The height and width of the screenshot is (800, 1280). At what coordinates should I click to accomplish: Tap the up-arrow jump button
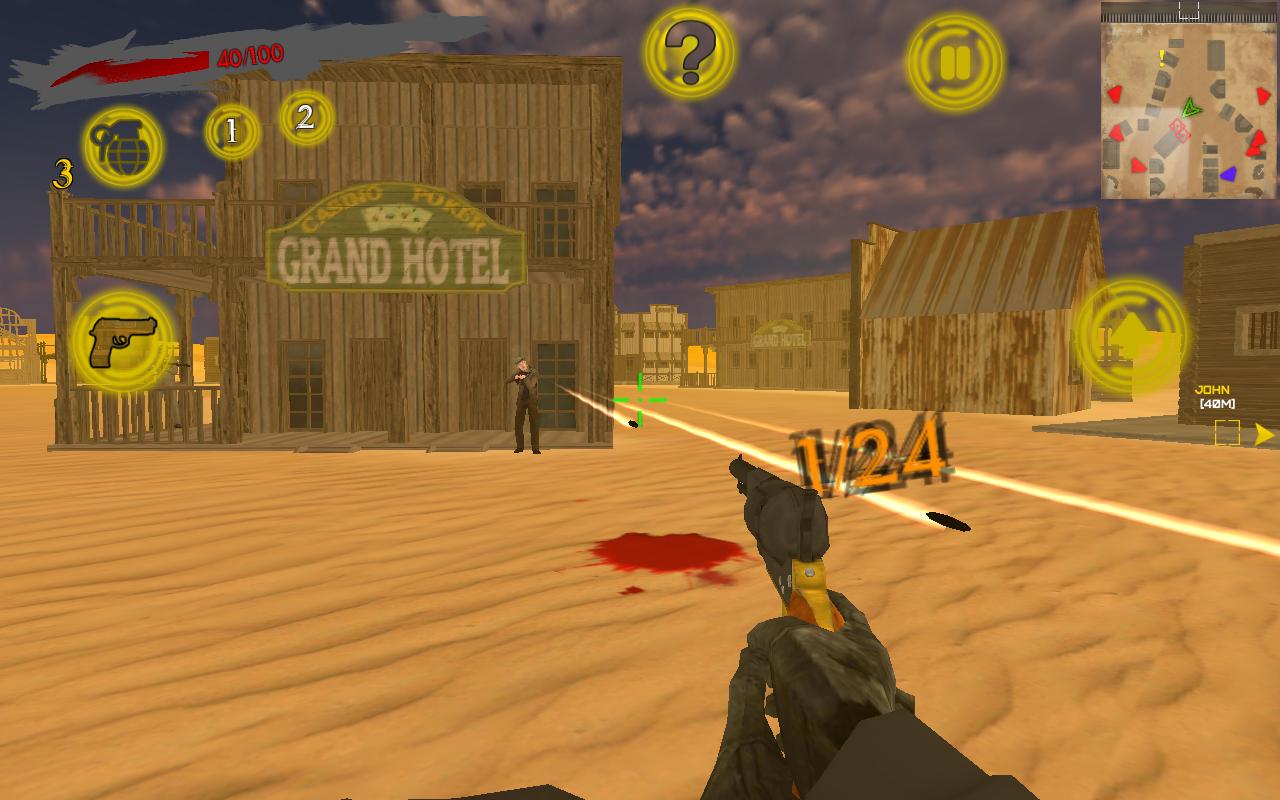1131,336
